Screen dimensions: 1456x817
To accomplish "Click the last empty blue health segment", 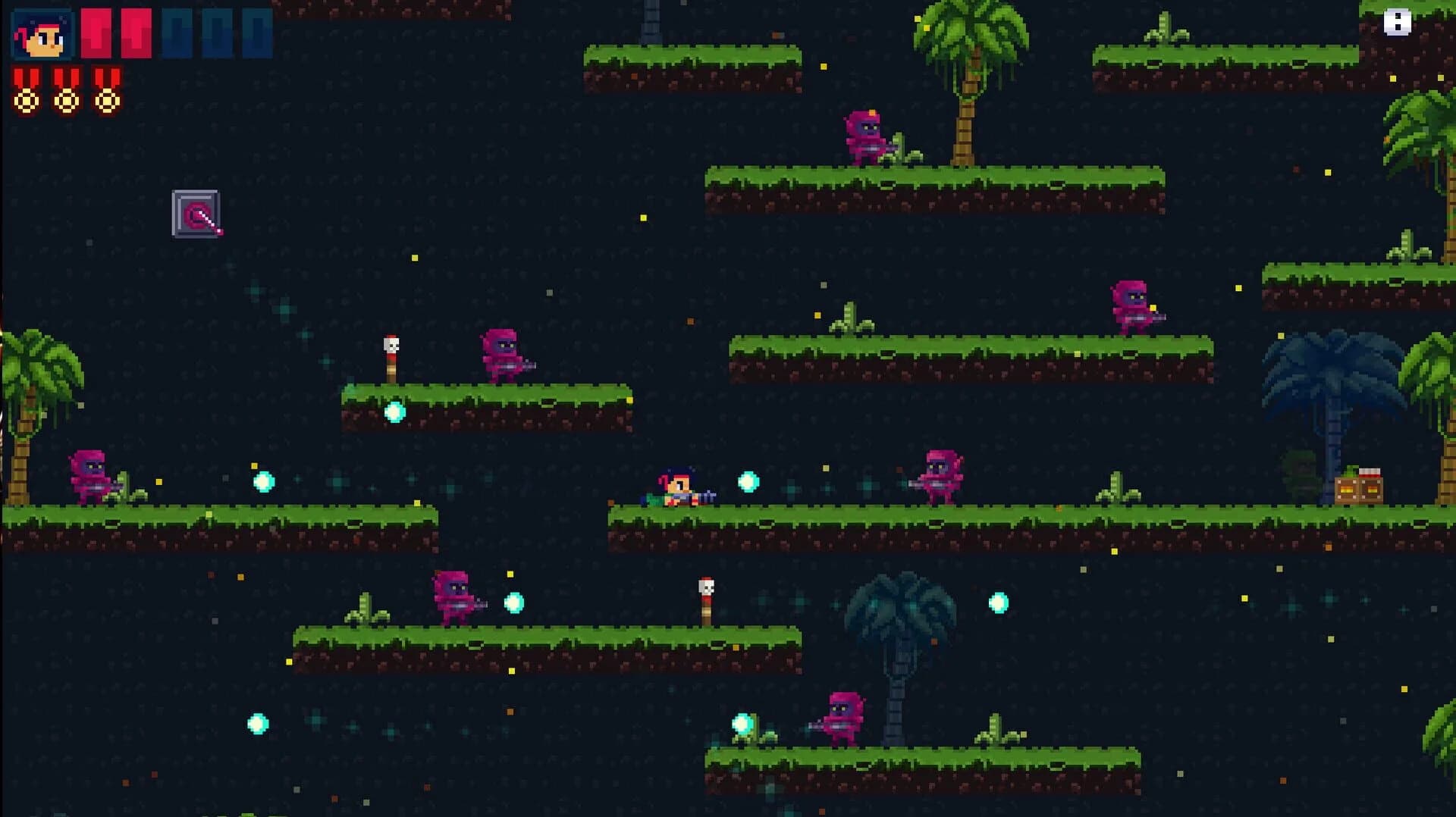I will click(254, 33).
